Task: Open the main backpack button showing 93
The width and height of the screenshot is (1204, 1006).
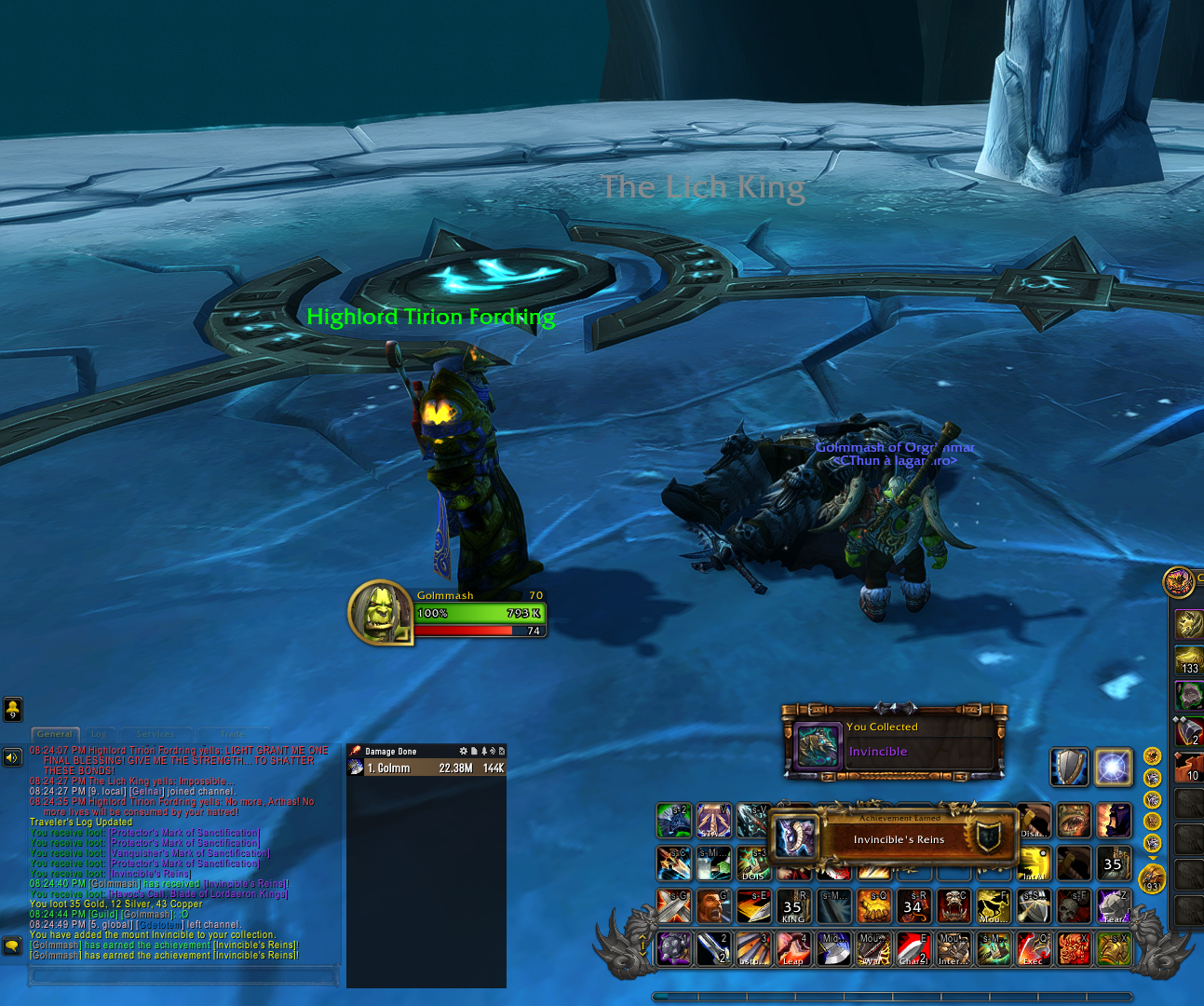Action: 1152,878
